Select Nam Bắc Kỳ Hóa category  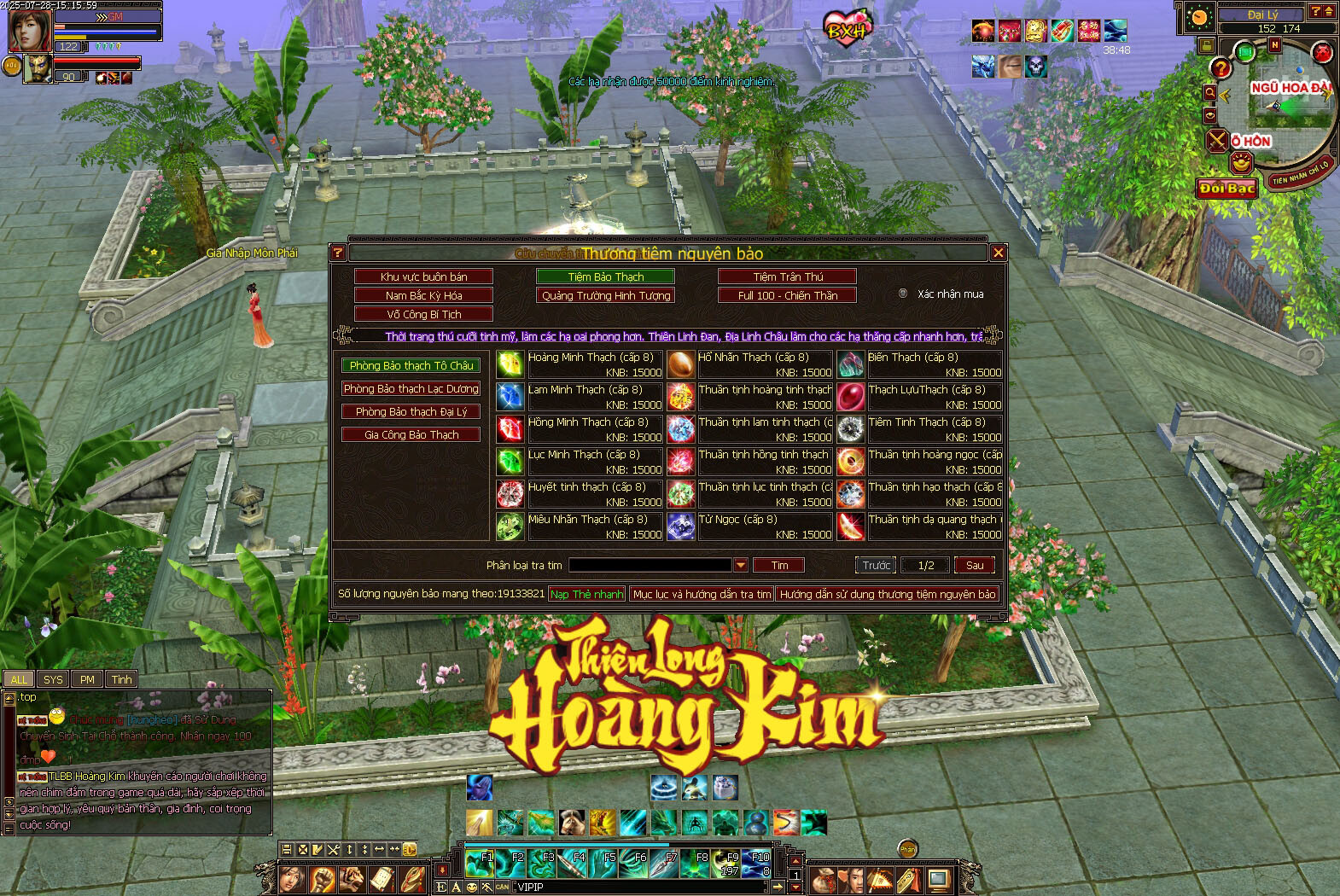tap(423, 295)
